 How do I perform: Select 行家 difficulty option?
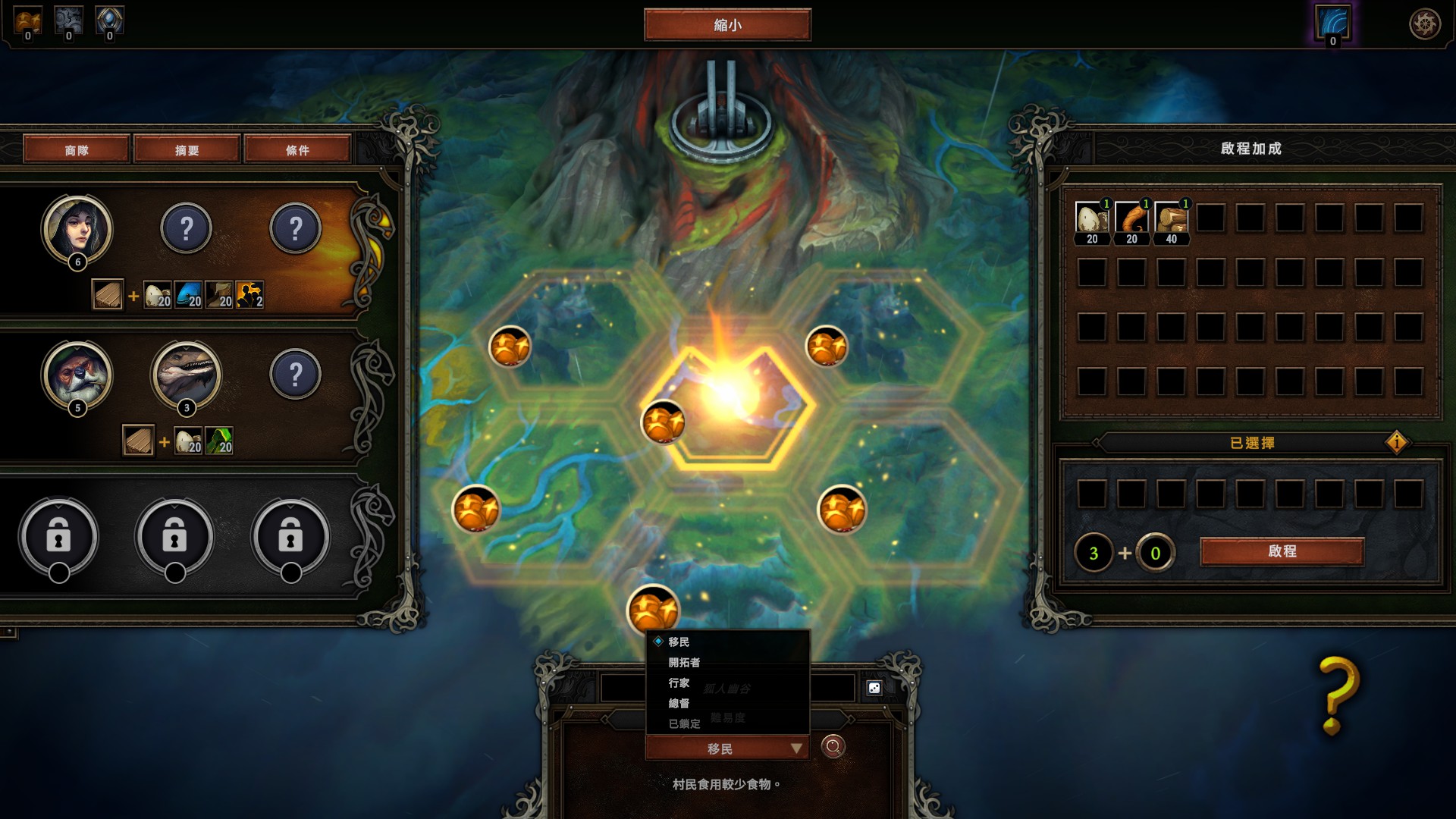click(679, 682)
